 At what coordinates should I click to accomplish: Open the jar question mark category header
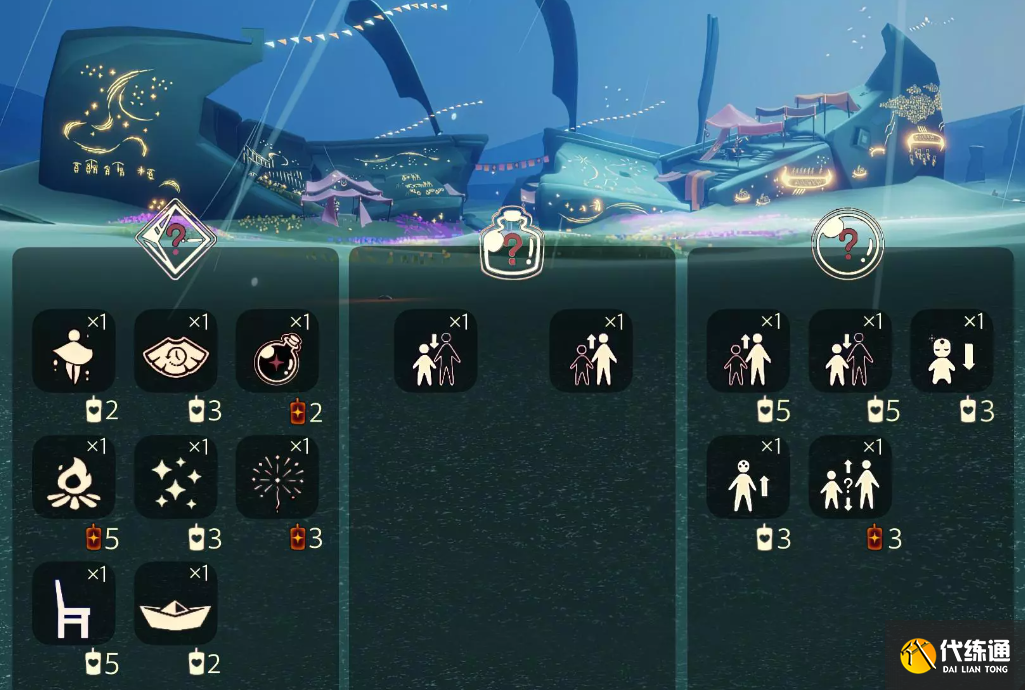pos(512,243)
